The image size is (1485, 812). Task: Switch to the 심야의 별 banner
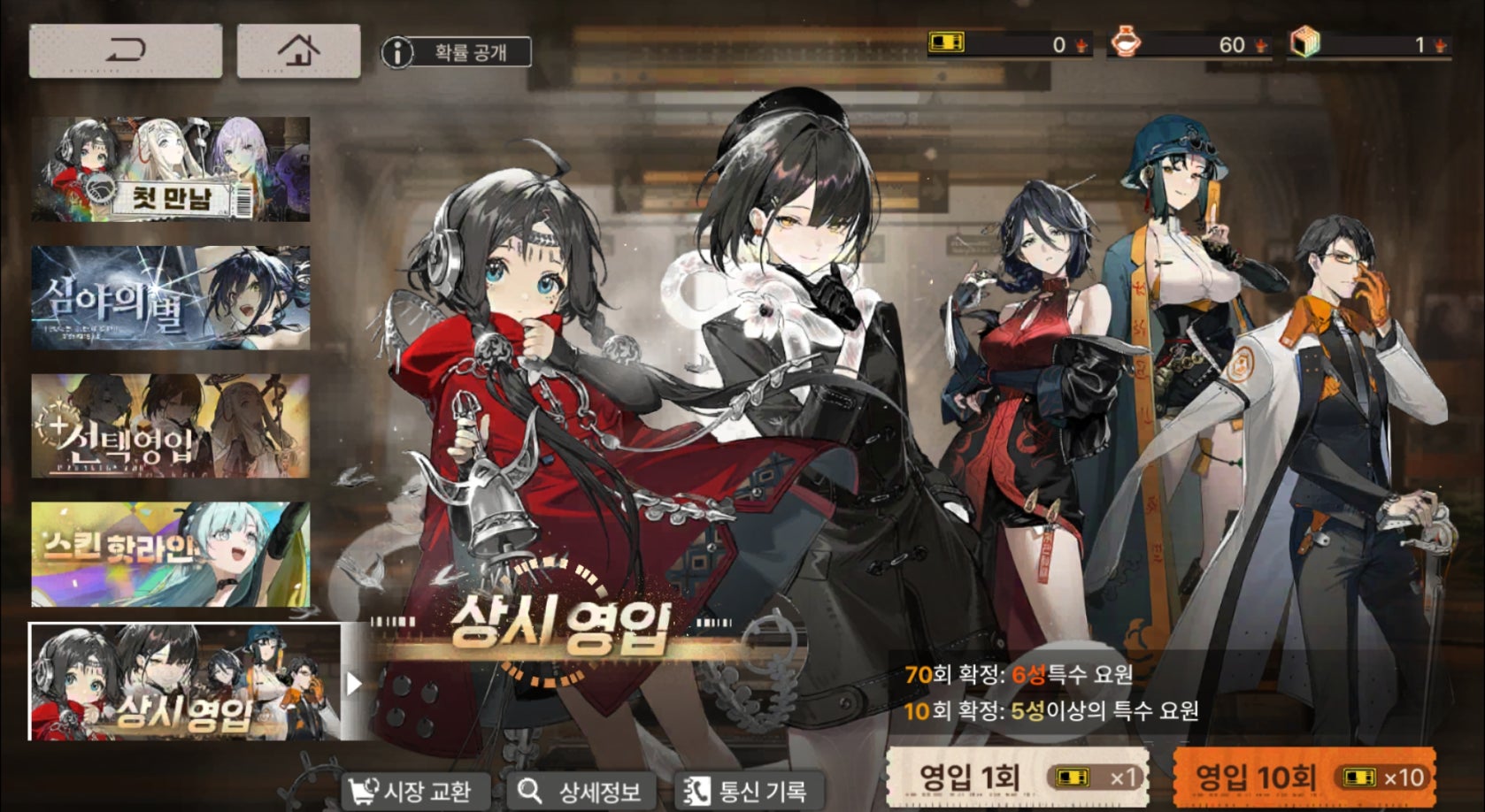171,297
